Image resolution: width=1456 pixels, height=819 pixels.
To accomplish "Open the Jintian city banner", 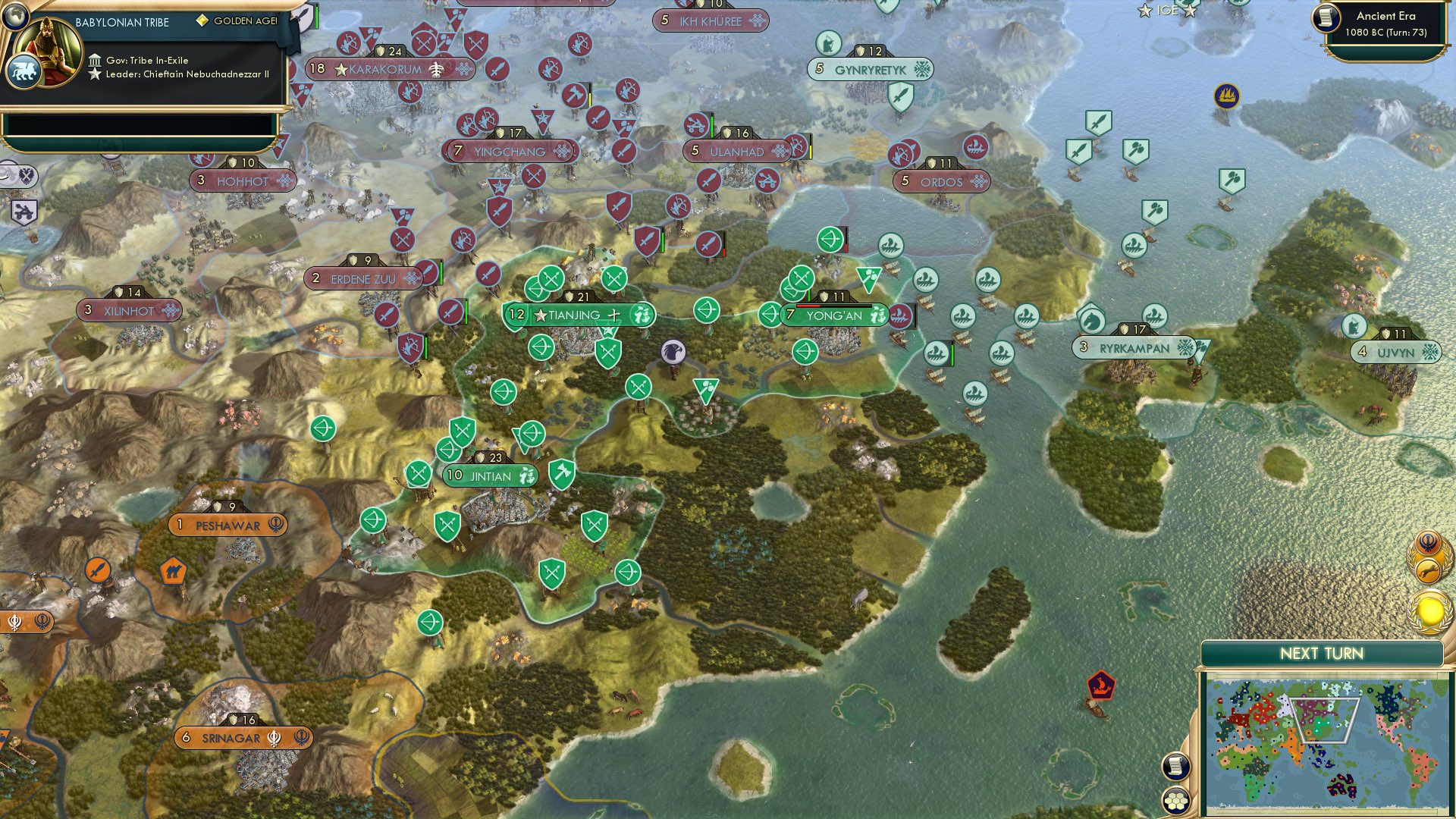I will click(489, 476).
